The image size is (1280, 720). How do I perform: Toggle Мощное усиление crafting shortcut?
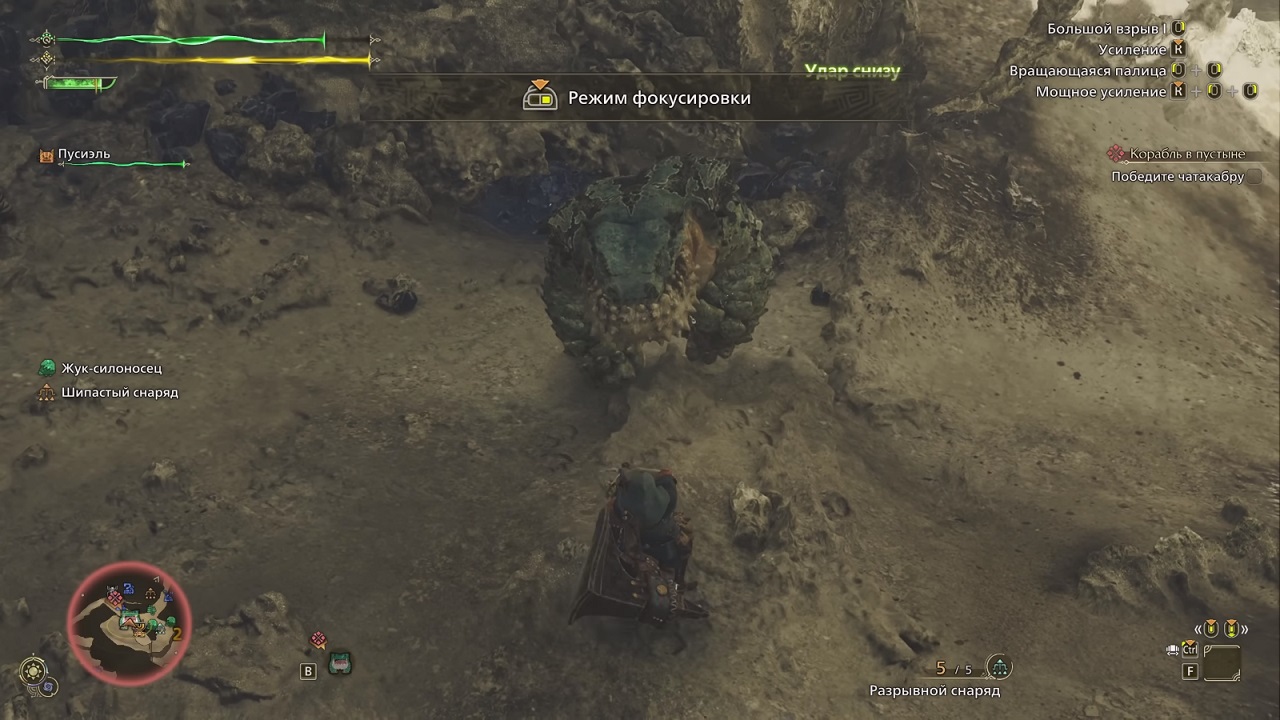1180,90
